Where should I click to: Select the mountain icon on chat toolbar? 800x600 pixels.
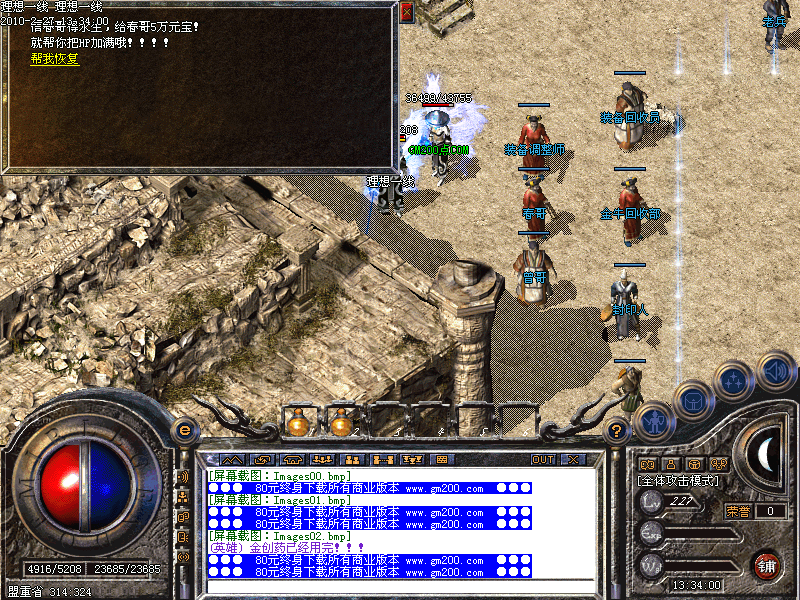(x=230, y=459)
